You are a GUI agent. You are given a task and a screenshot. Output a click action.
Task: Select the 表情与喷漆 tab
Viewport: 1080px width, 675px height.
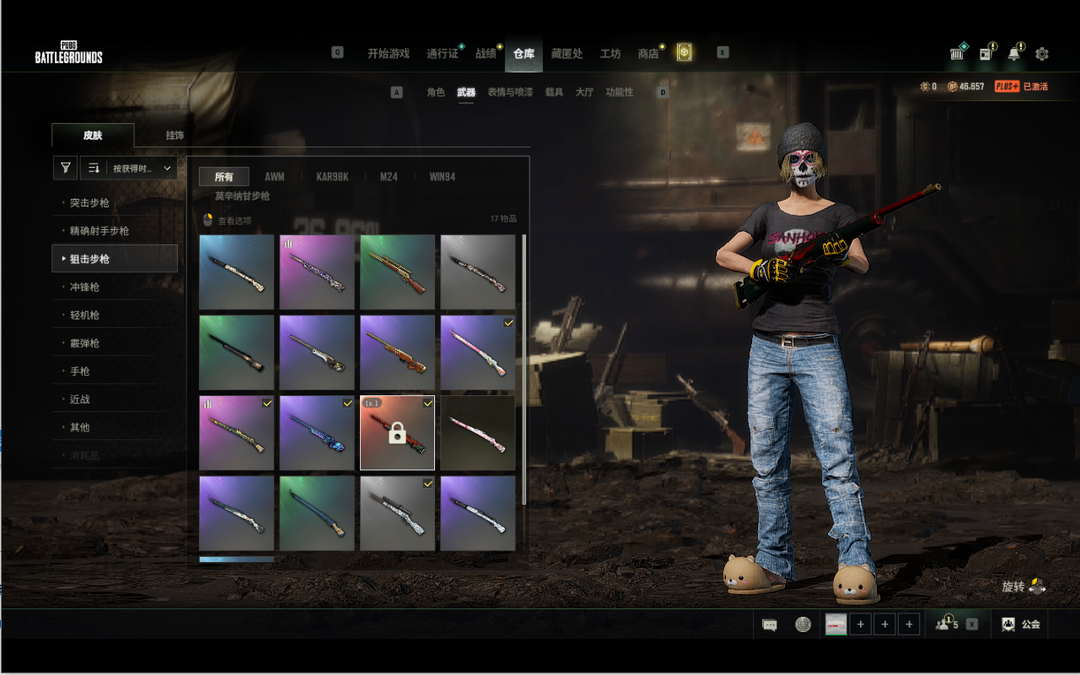pyautogui.click(x=510, y=92)
